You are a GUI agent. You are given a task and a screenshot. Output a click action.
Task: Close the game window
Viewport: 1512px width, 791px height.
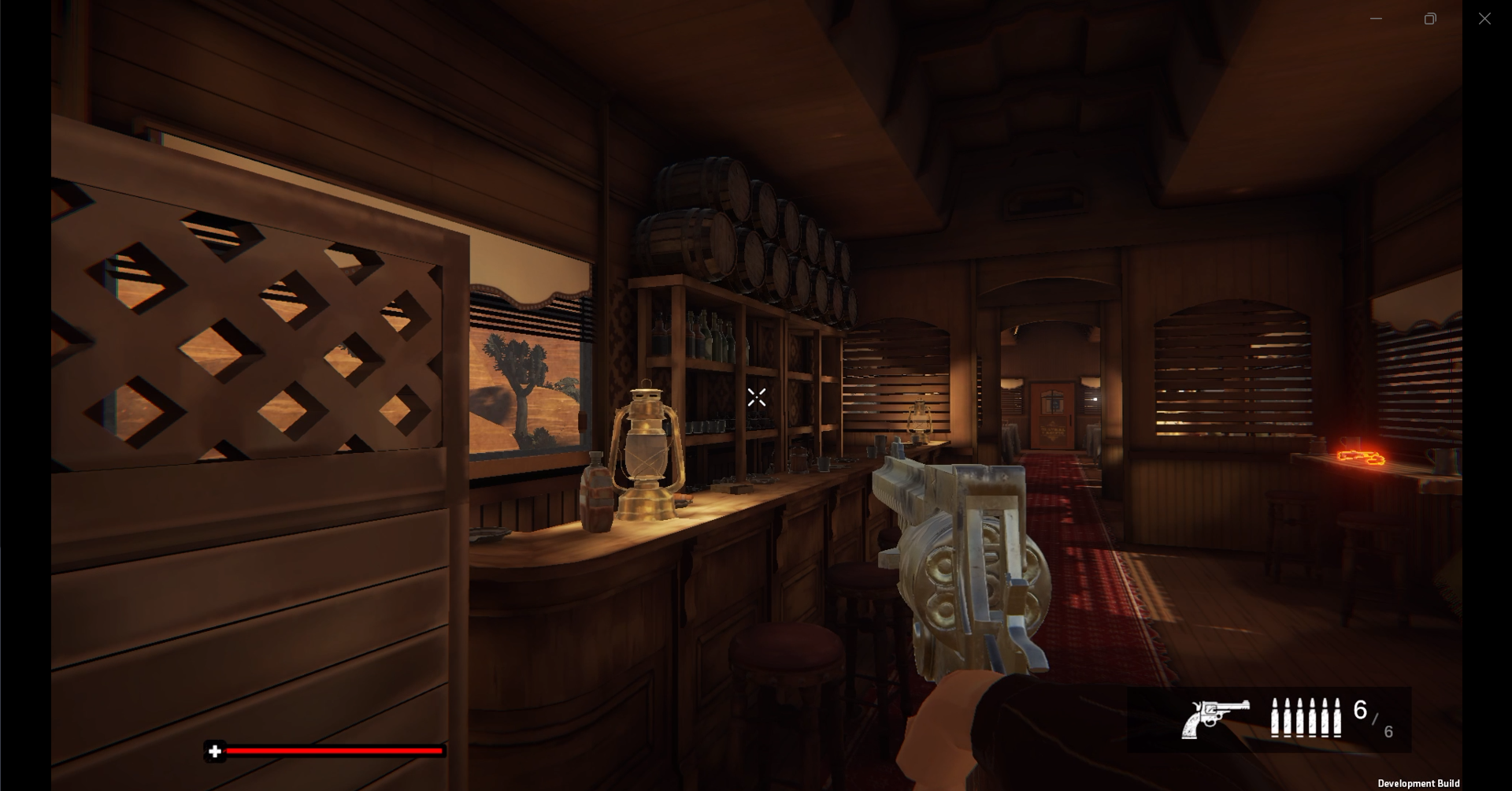(x=1484, y=19)
